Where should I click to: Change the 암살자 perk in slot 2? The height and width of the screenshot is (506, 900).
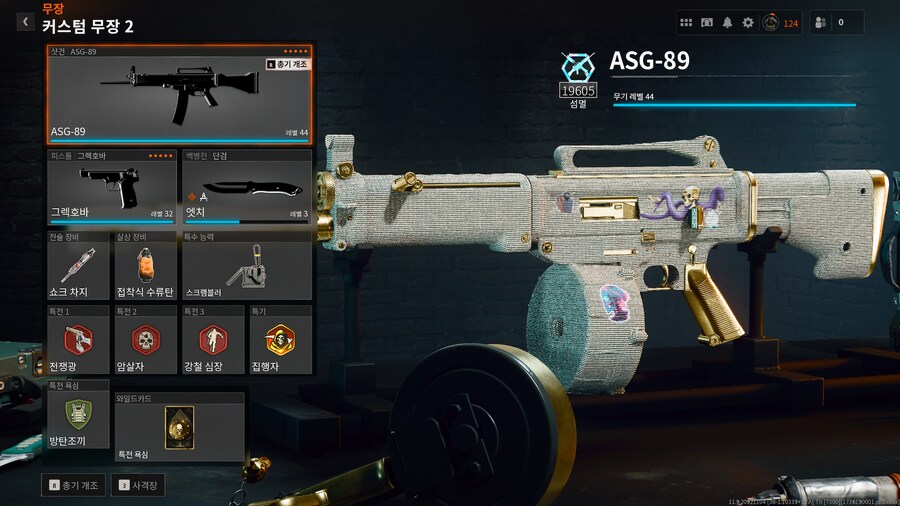coord(145,341)
